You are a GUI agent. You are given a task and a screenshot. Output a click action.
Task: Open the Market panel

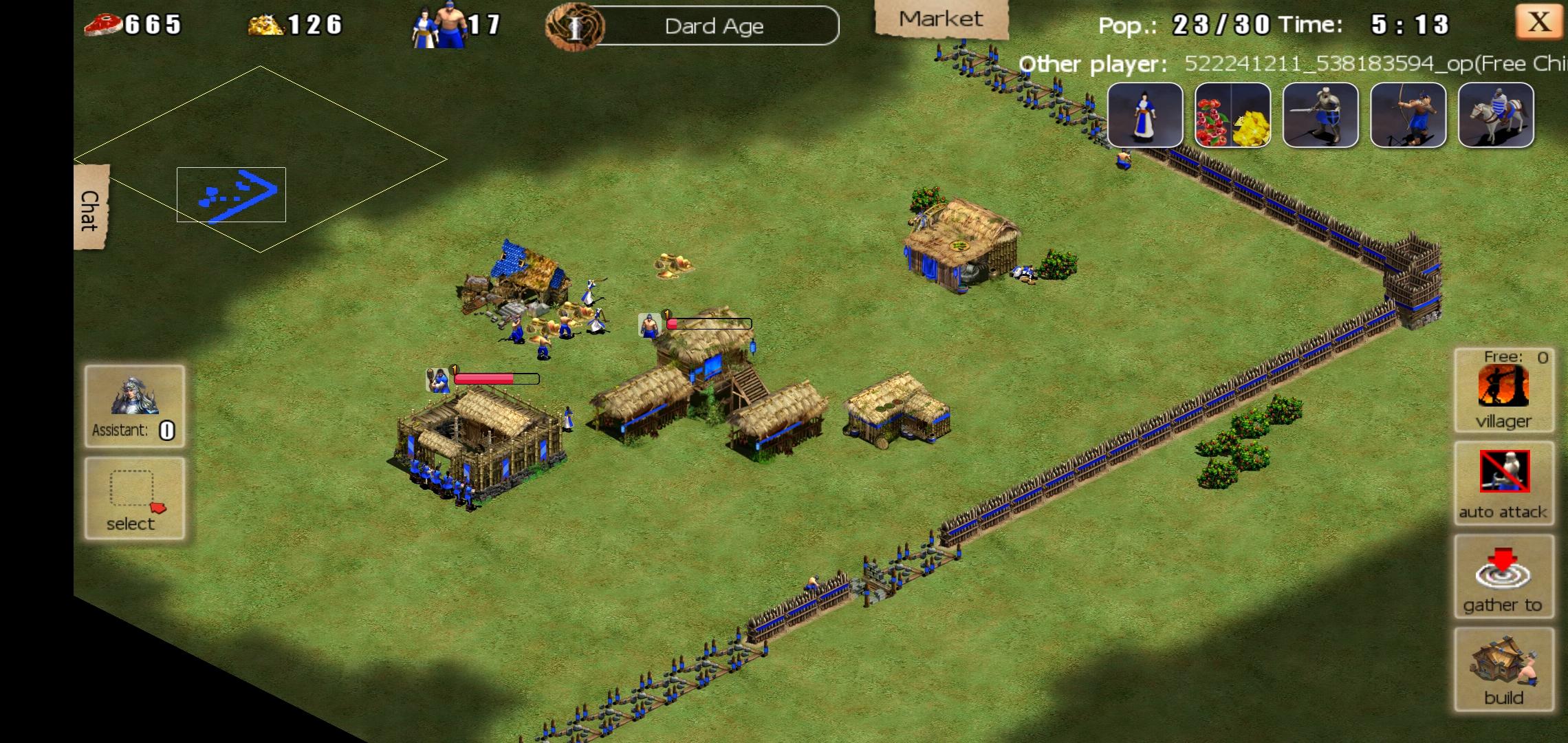pyautogui.click(x=941, y=19)
